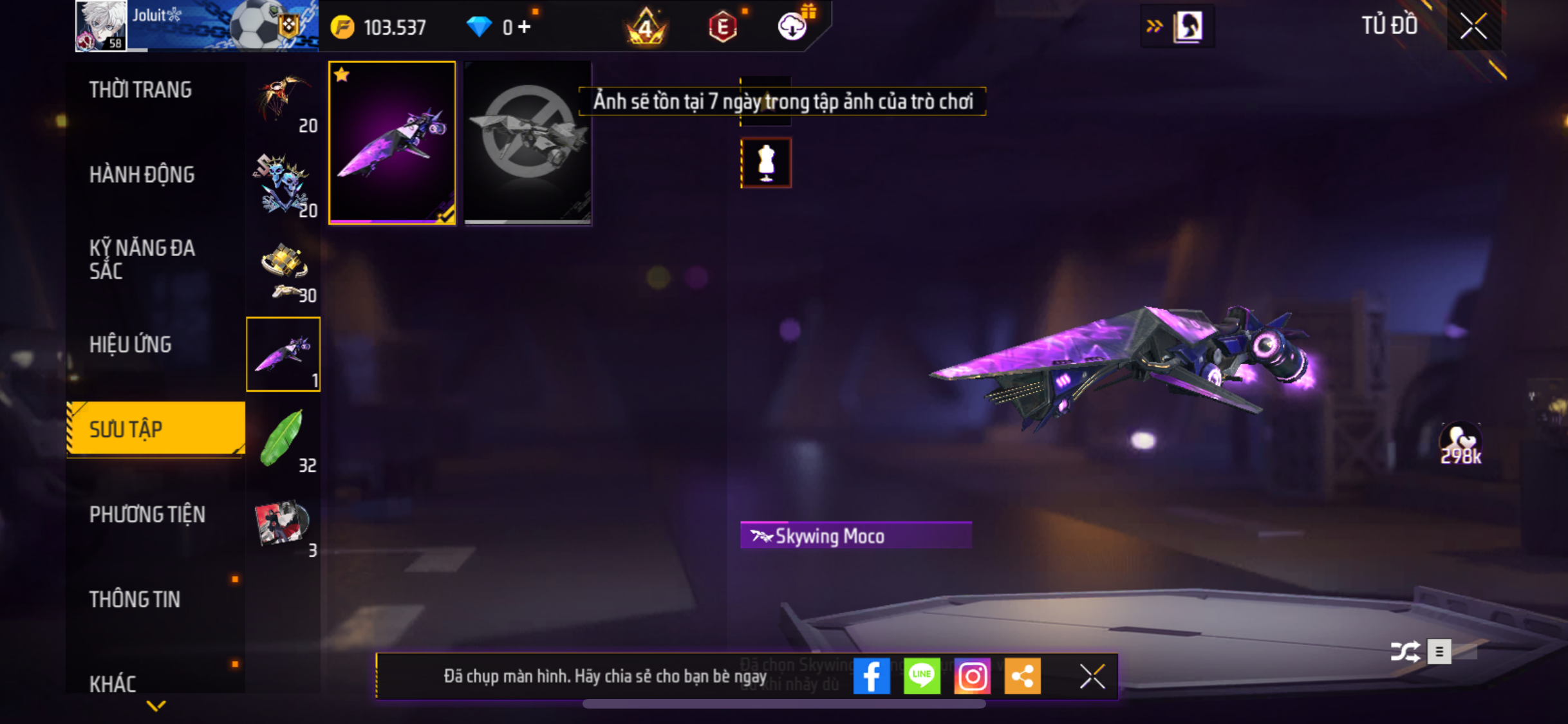
Task: Select the Kỹ Năng Đa Sắc category
Action: pos(142,259)
